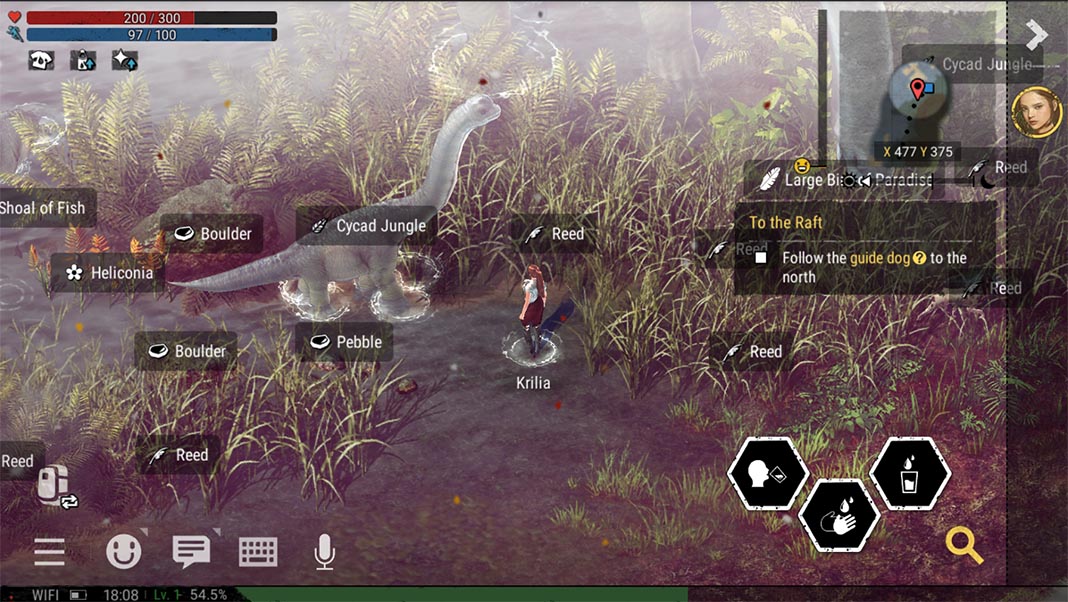The image size is (1068, 602).
Task: Use the hand washing action hexagon
Action: 839,515
